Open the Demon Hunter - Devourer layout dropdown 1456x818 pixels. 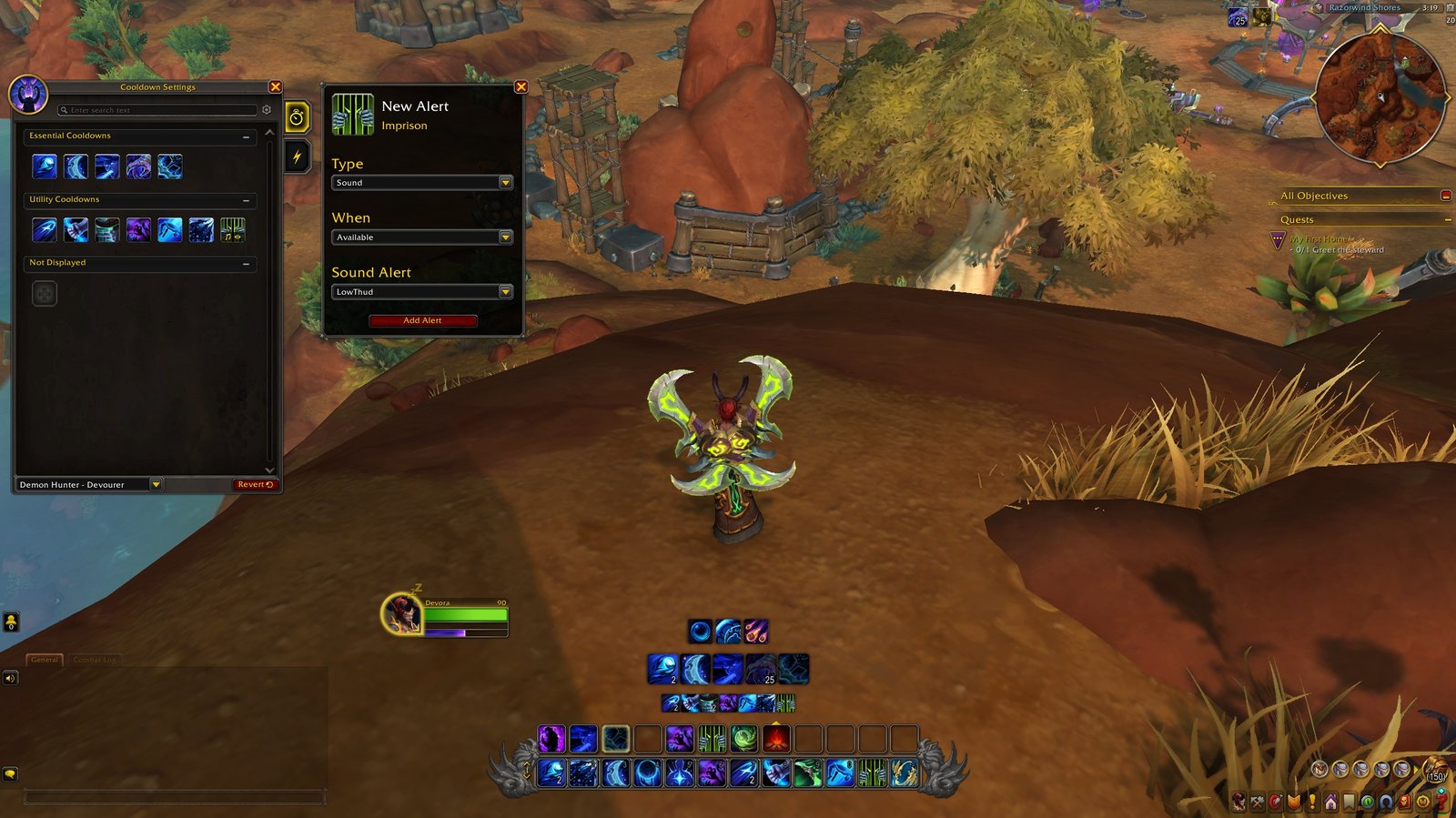pos(156,485)
